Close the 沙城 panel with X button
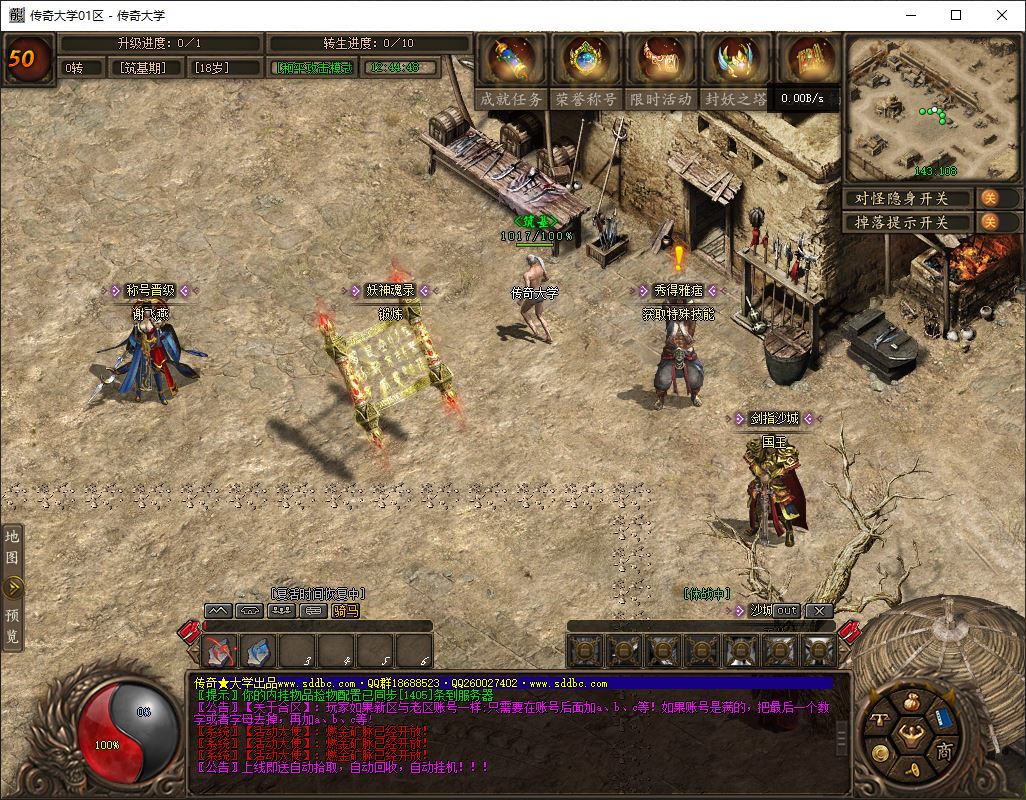 point(819,610)
